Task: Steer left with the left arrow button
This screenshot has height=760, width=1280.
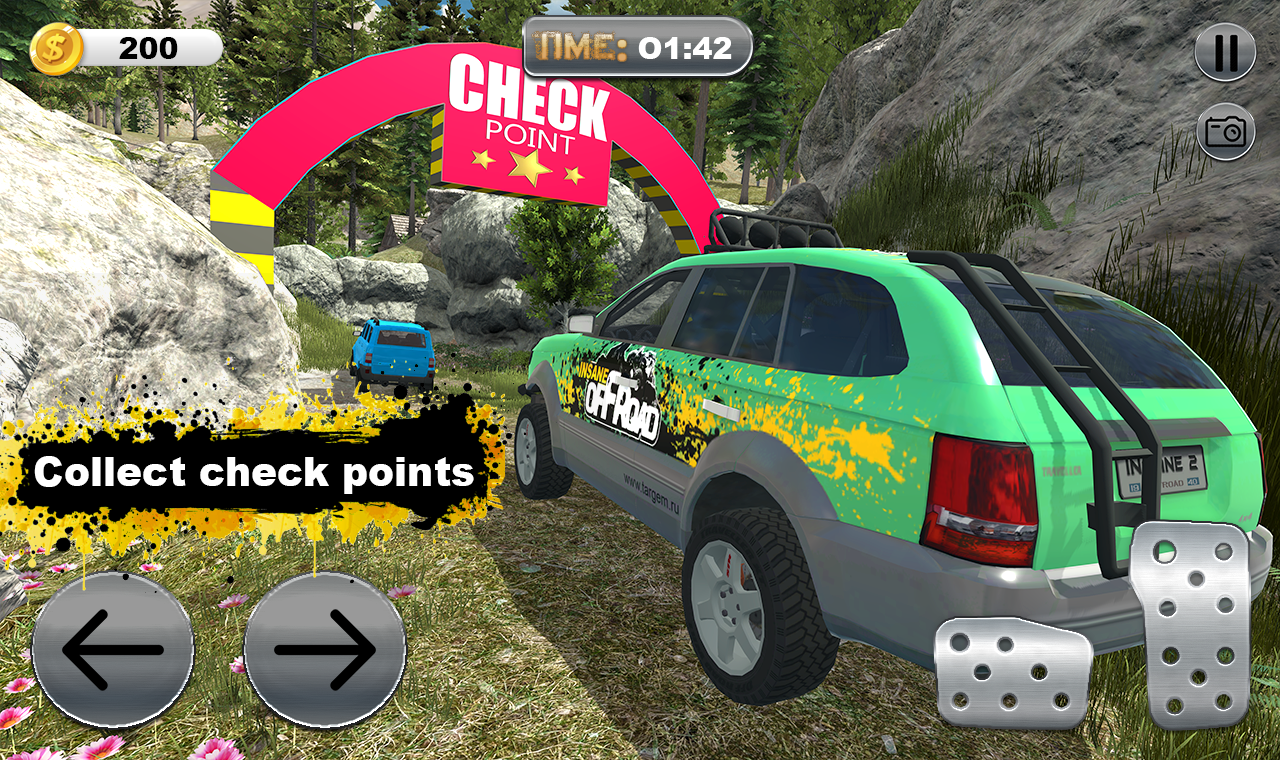Action: (x=112, y=650)
